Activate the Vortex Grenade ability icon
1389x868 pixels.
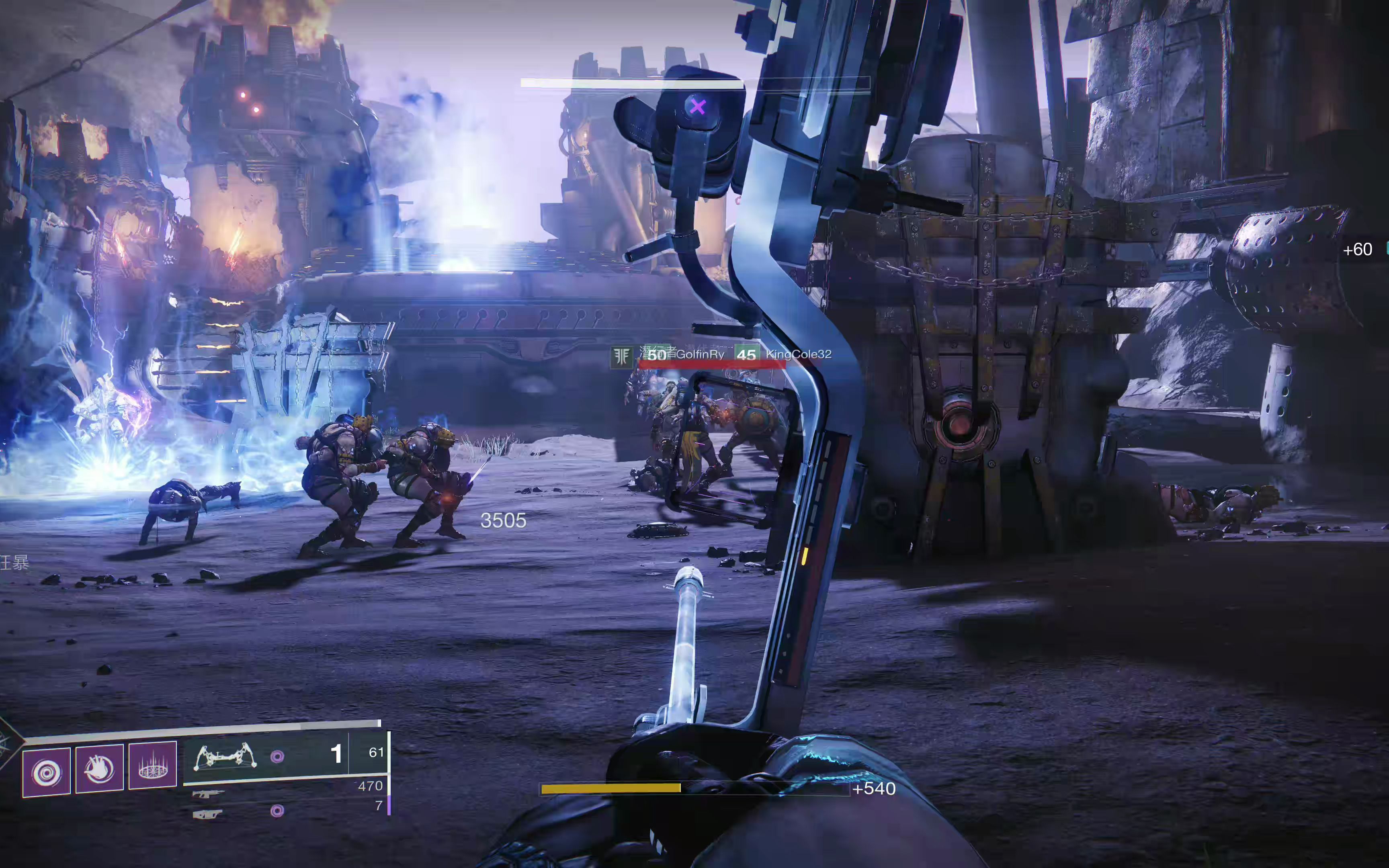pyautogui.click(x=47, y=772)
